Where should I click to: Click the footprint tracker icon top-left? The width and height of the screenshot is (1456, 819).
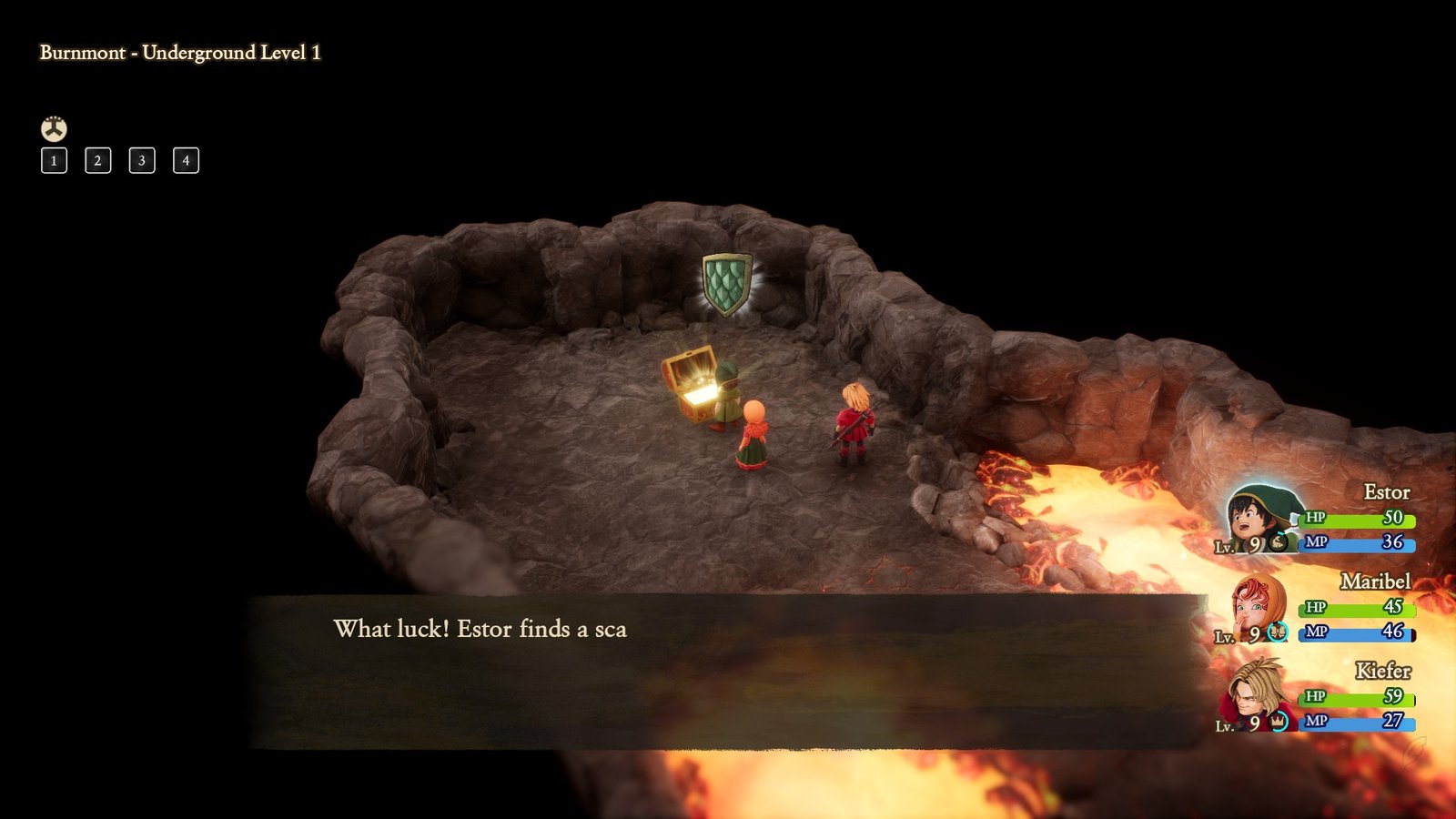click(53, 128)
